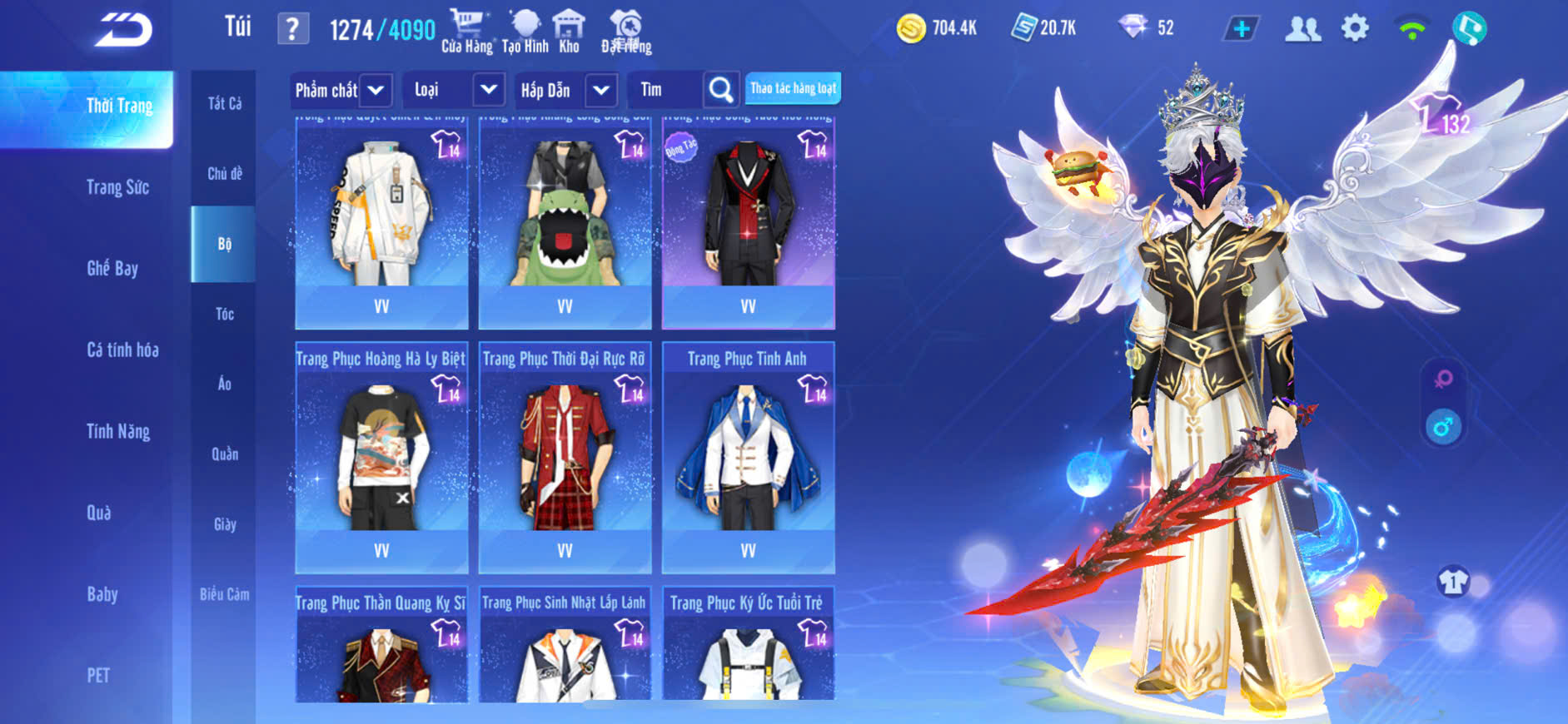Select the PET category

[x=98, y=675]
